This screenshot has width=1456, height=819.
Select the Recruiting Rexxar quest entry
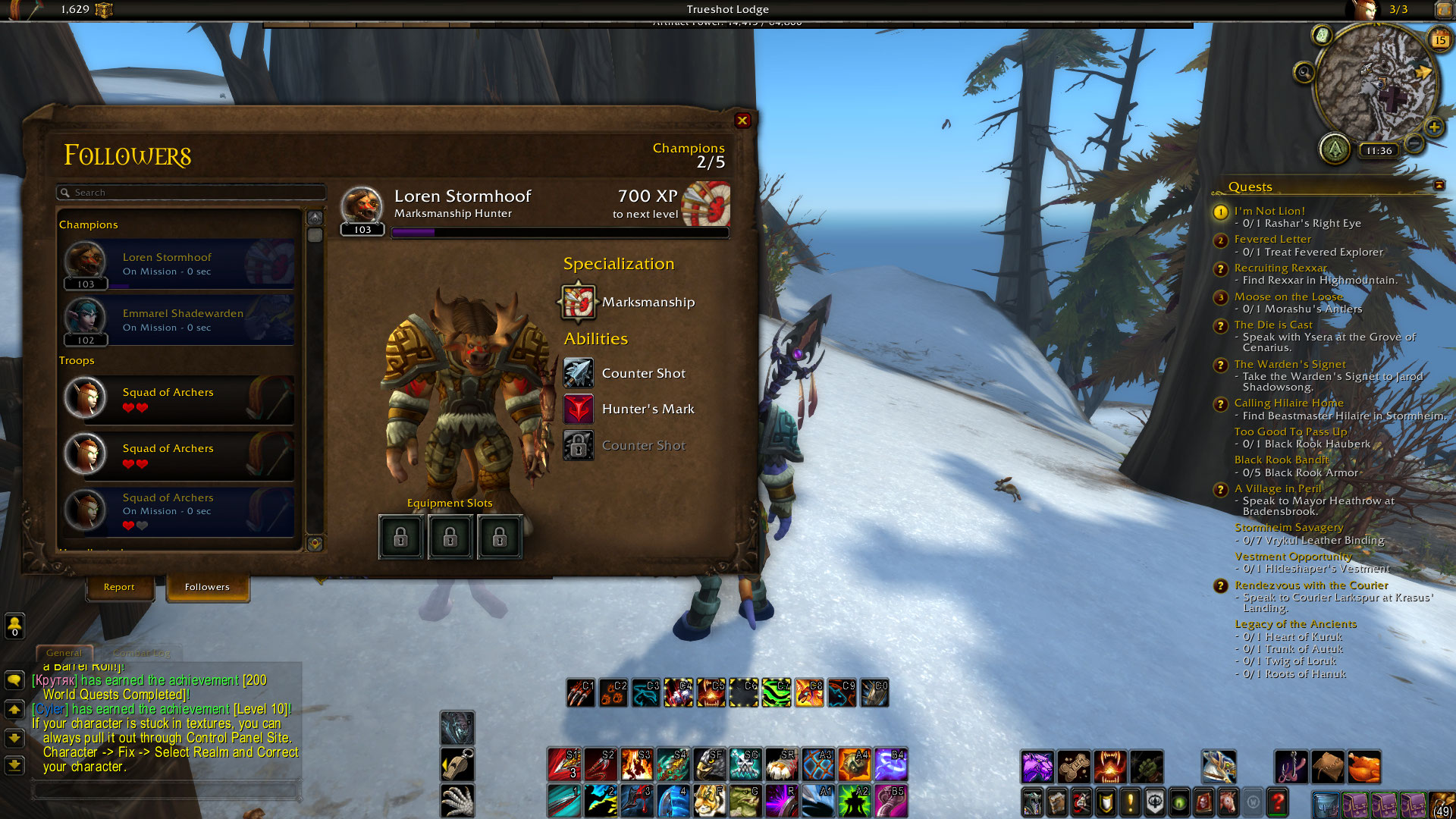click(1280, 268)
